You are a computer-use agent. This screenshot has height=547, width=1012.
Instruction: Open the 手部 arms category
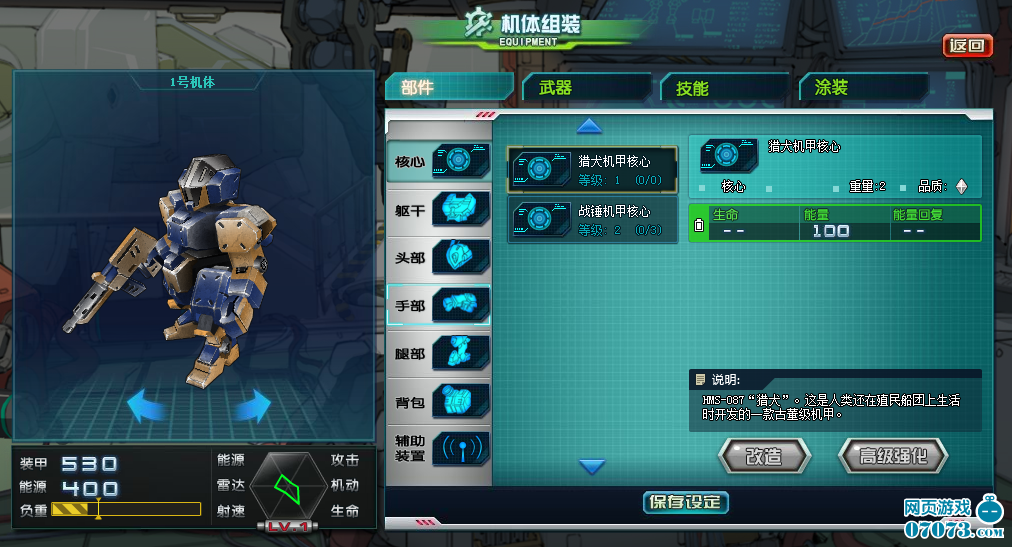tap(439, 305)
